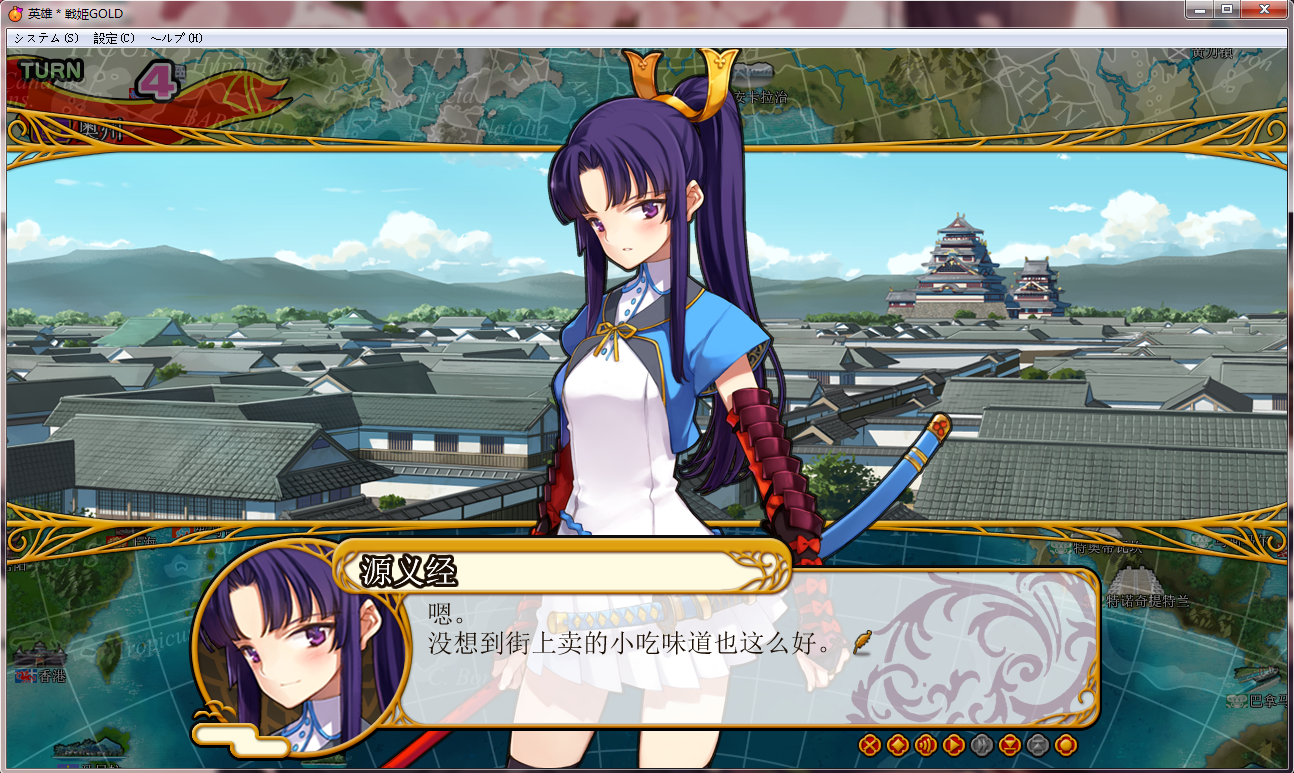Hide the dialogue box with the X icon
The height and width of the screenshot is (773, 1294).
[870, 745]
